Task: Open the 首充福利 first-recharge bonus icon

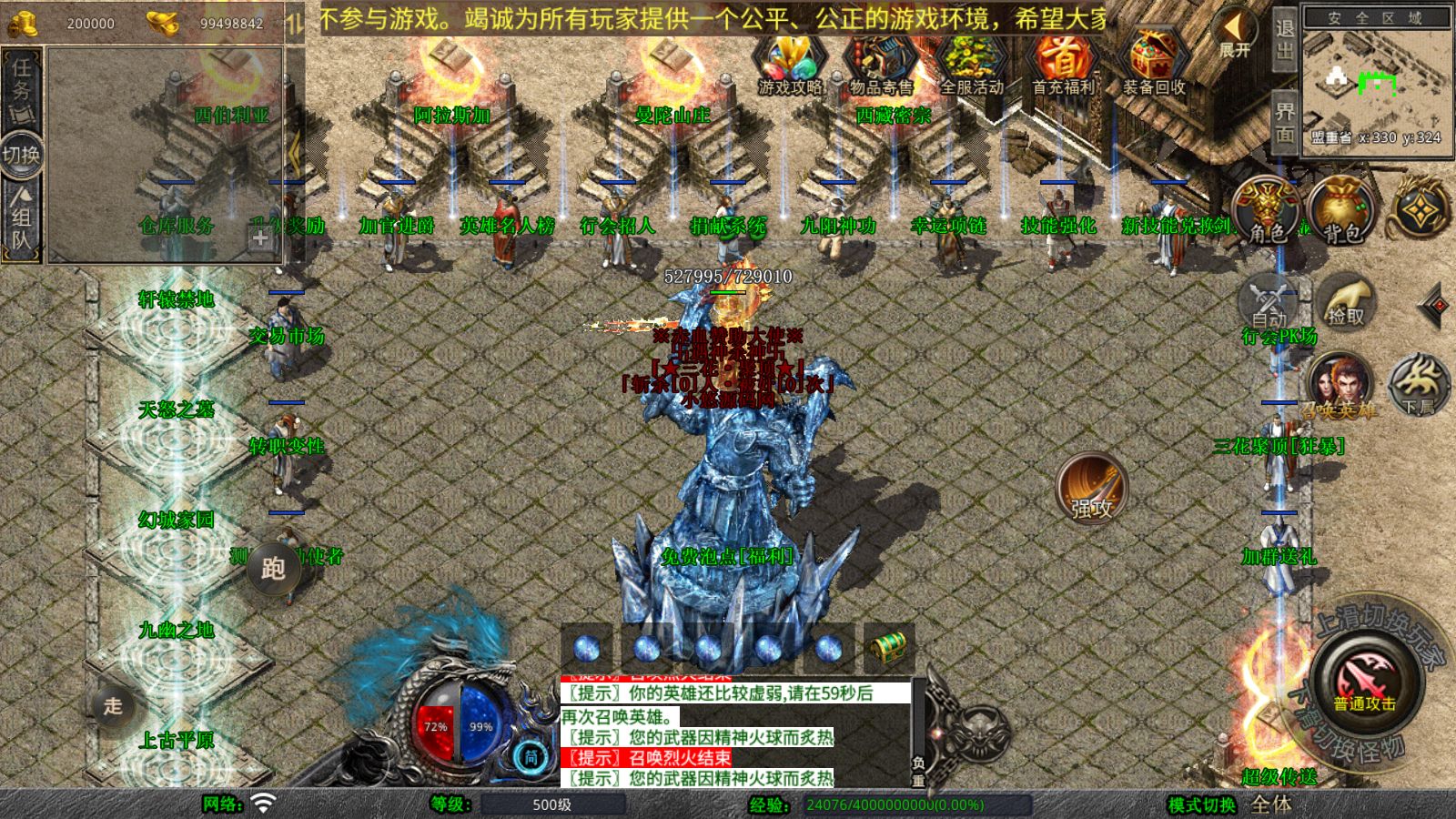Action: pyautogui.click(x=1063, y=64)
